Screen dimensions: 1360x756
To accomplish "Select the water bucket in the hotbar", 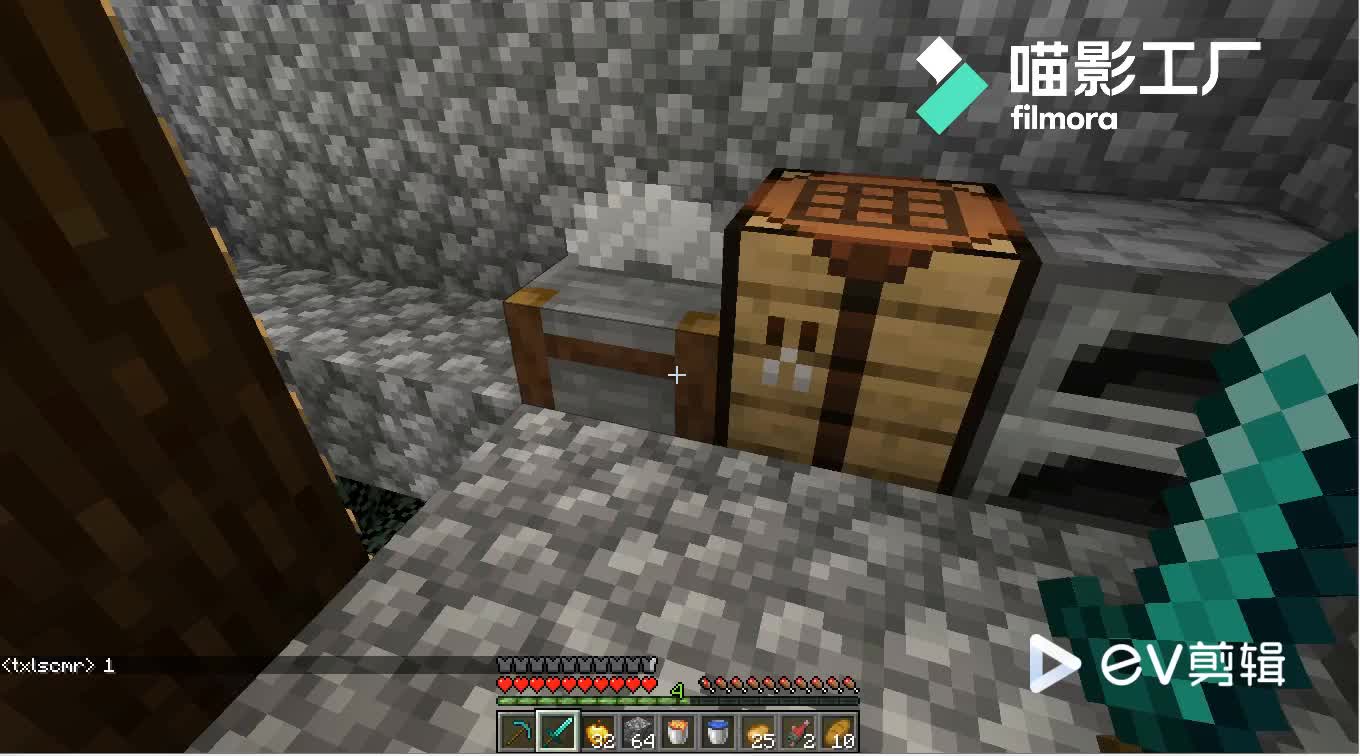I will (716, 730).
